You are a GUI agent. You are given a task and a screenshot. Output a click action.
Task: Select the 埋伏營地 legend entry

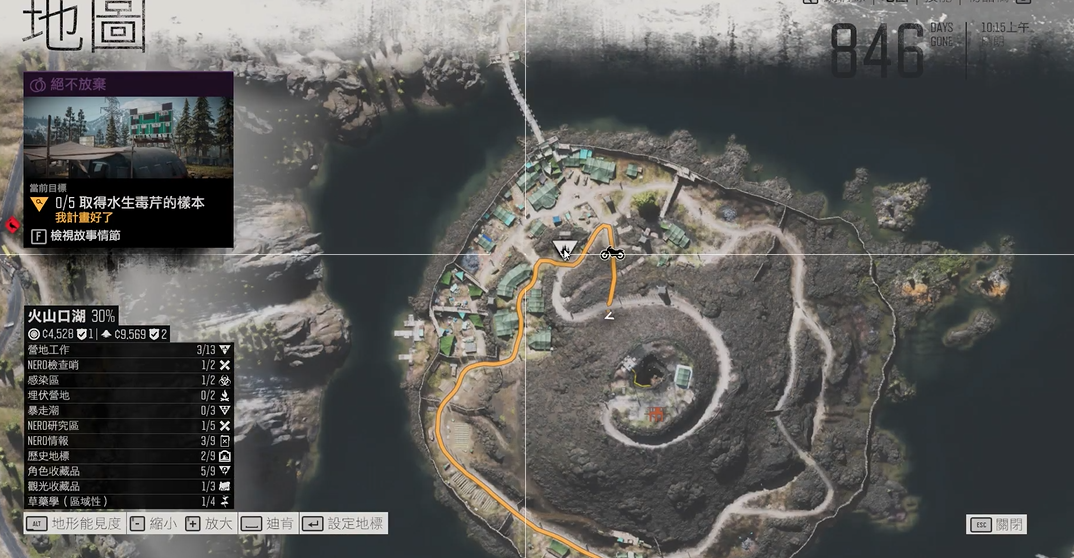tap(129, 395)
